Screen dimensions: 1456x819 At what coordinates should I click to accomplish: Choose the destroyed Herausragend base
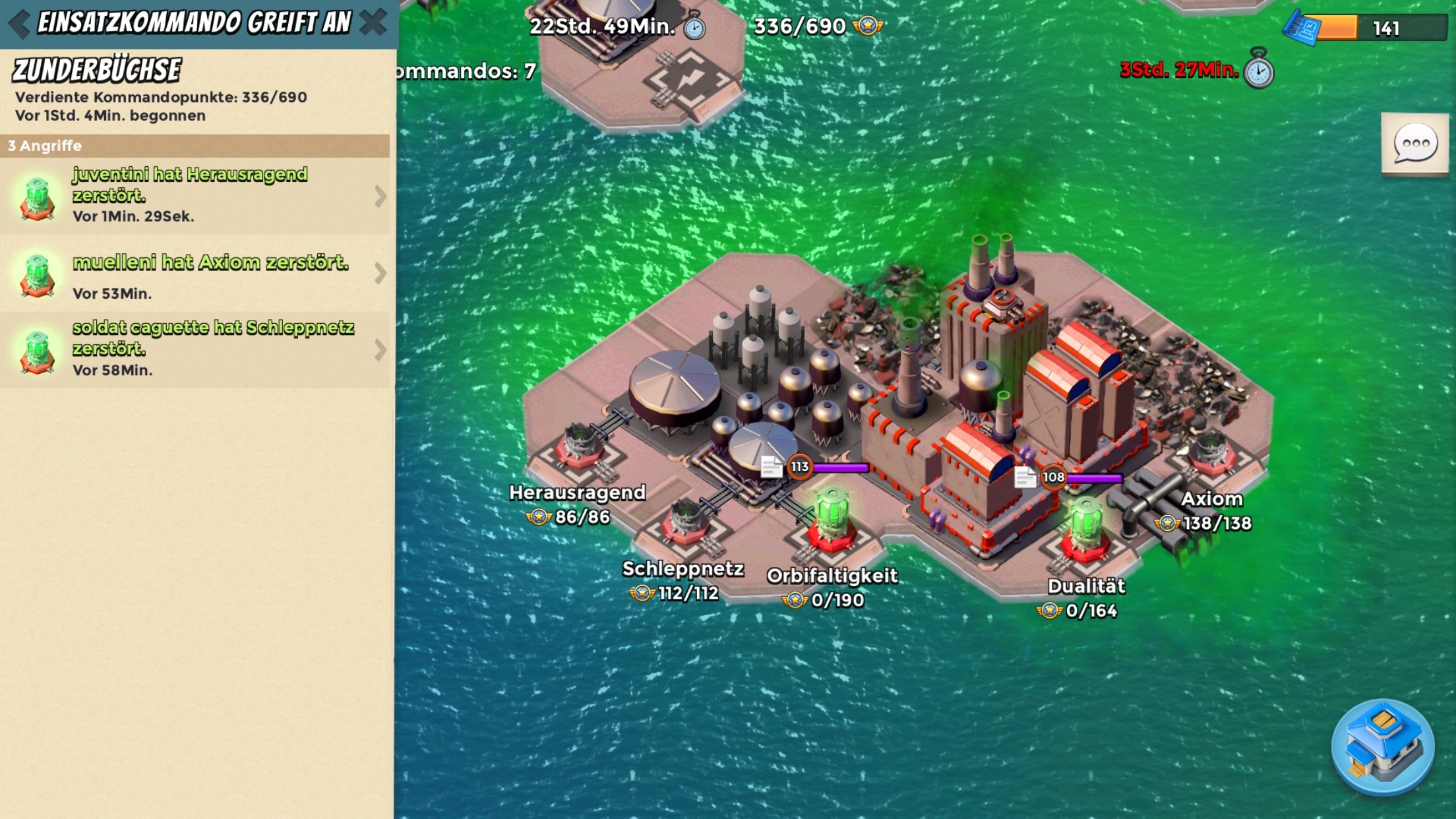[580, 446]
